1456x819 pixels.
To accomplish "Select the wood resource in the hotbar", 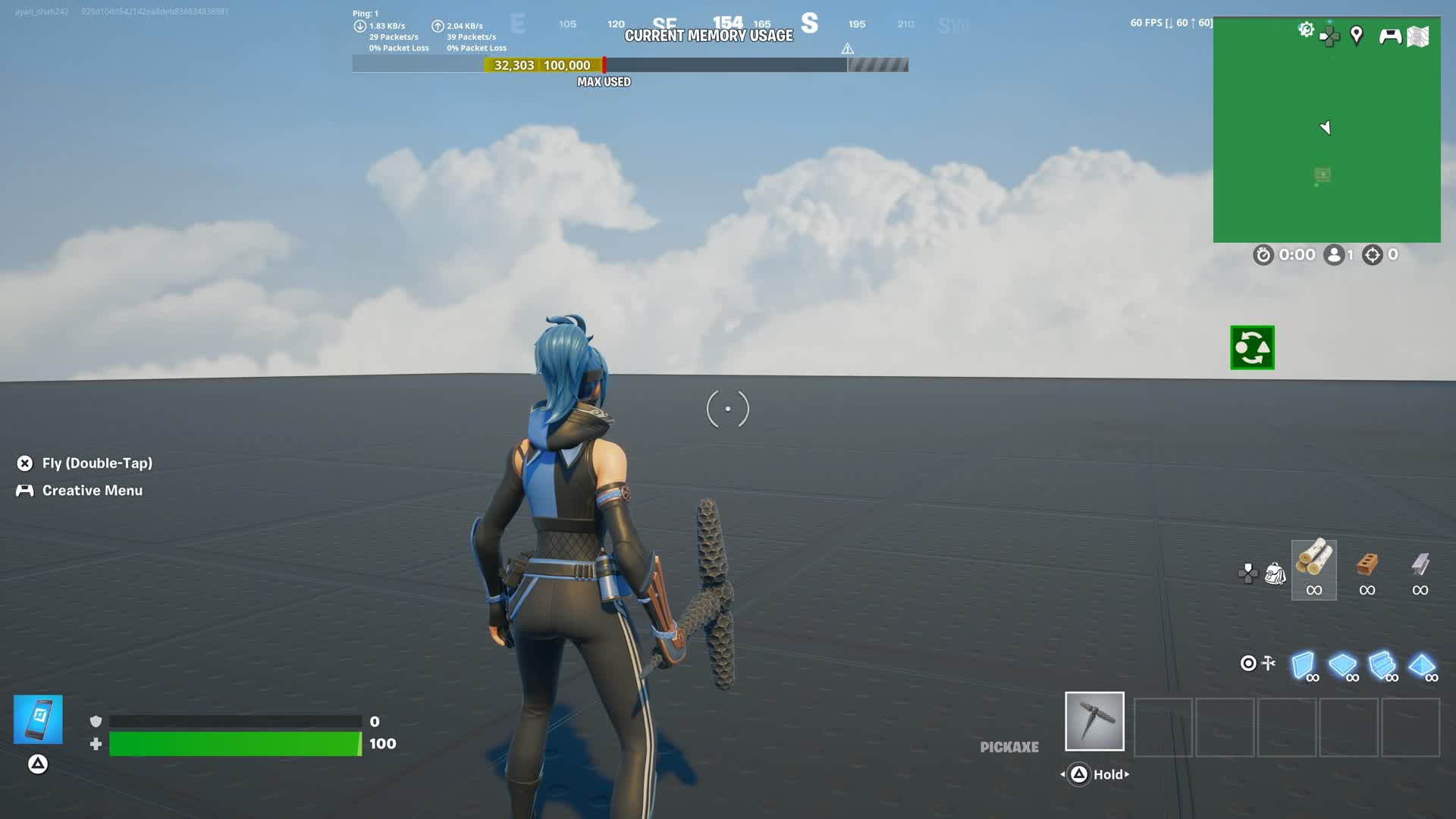I will (x=1314, y=567).
